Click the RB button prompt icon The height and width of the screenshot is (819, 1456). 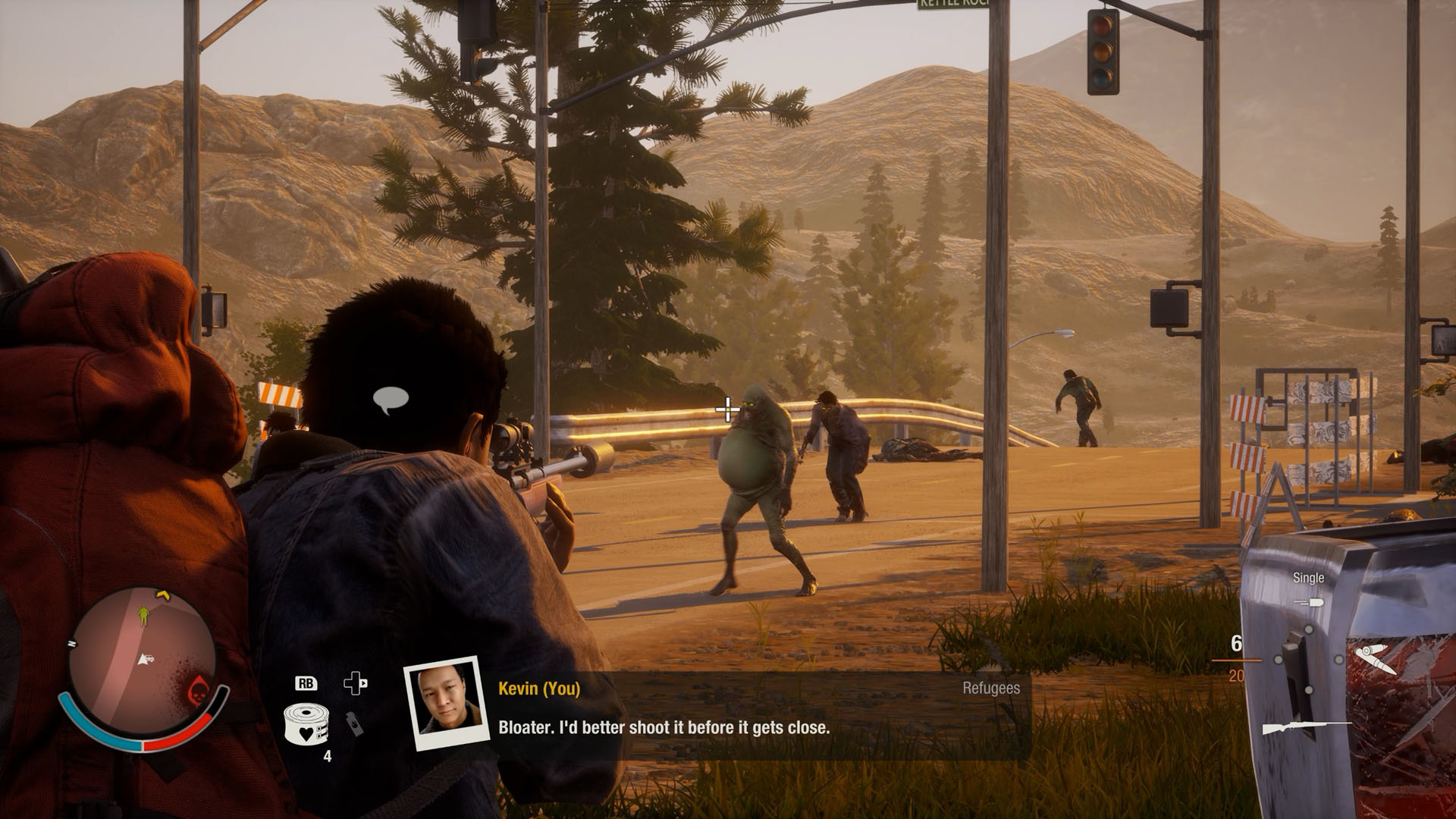[306, 683]
